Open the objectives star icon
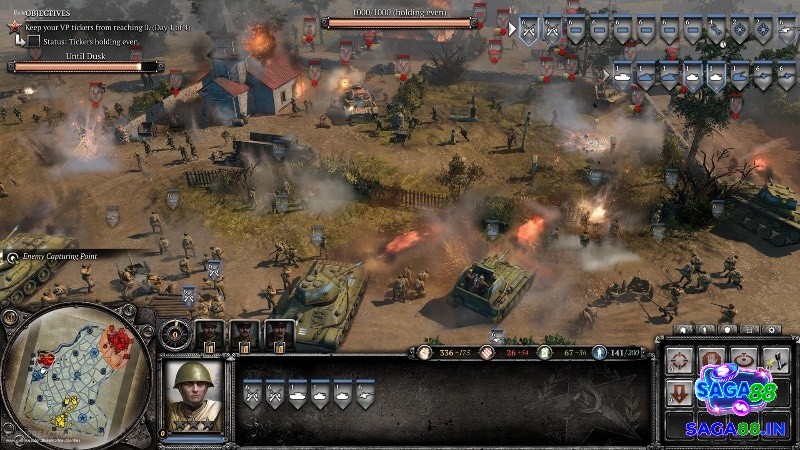The width and height of the screenshot is (800, 450). coord(15,25)
